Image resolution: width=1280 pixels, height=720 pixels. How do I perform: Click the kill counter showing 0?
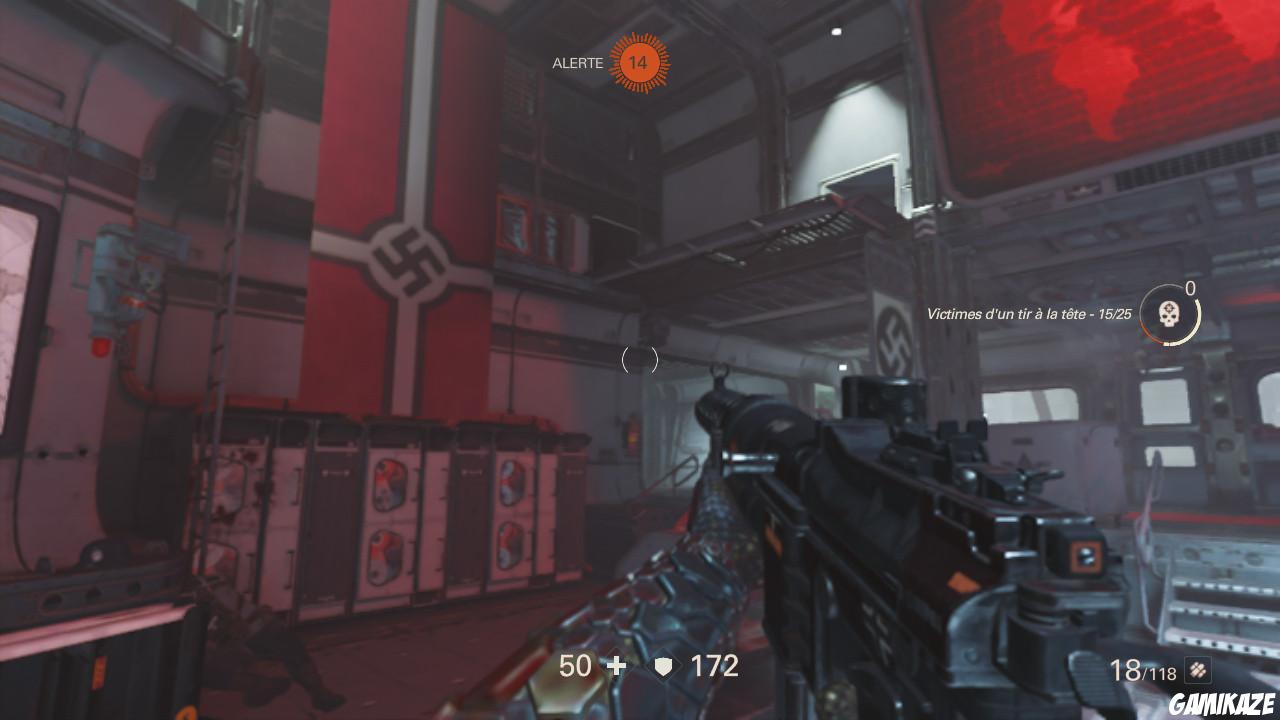click(x=1190, y=288)
